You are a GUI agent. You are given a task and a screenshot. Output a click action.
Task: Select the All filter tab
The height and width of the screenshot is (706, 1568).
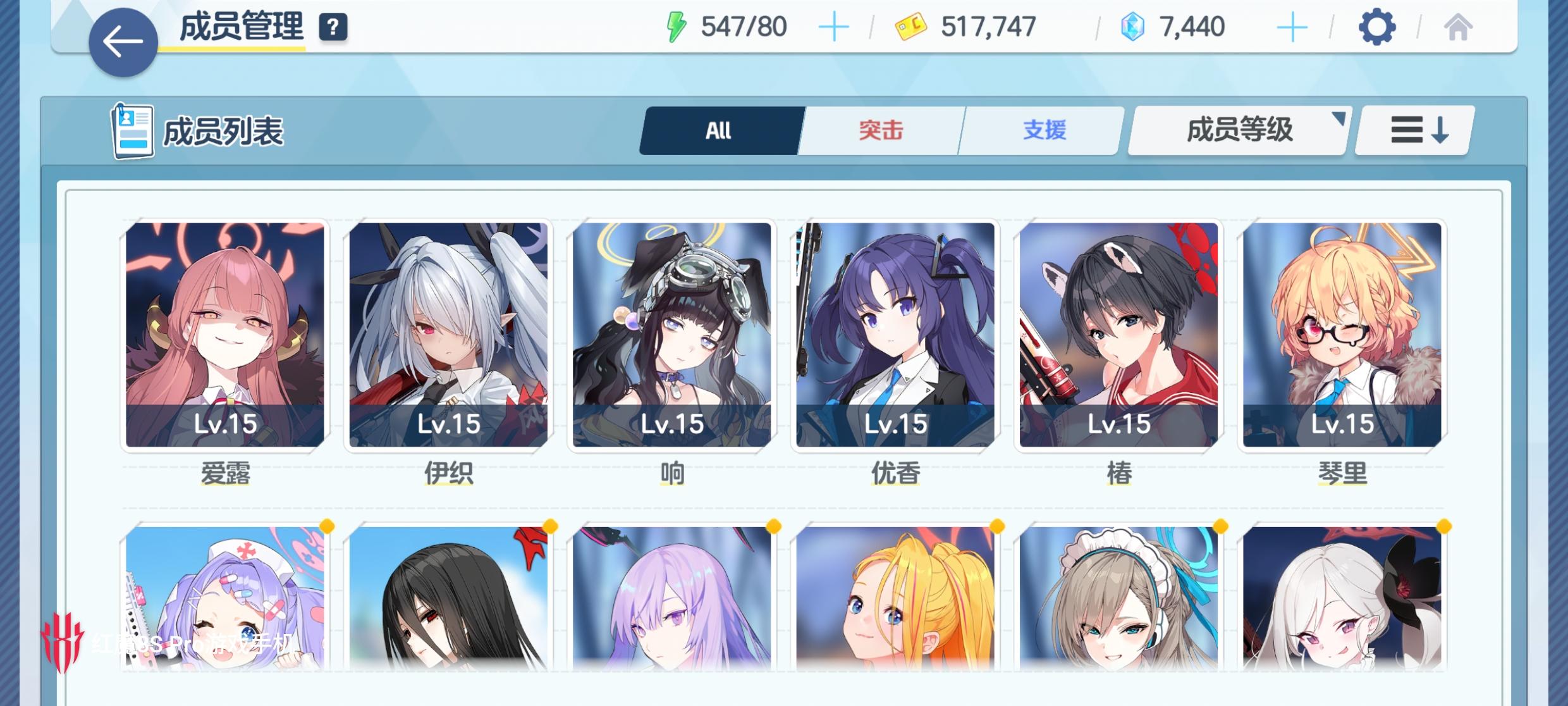pos(718,130)
